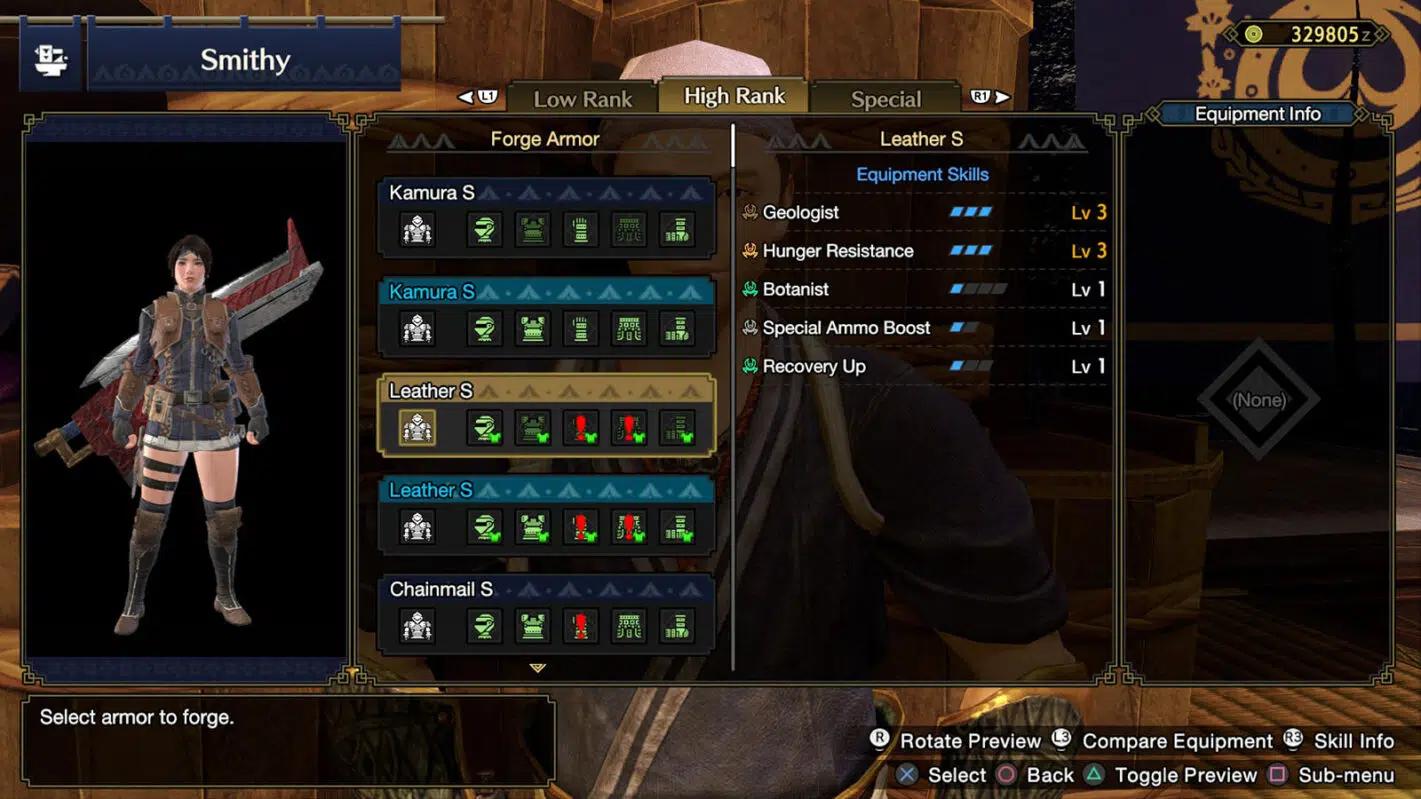Click the Botanist skill entry
Image resolution: width=1421 pixels, height=799 pixels.
[924, 289]
